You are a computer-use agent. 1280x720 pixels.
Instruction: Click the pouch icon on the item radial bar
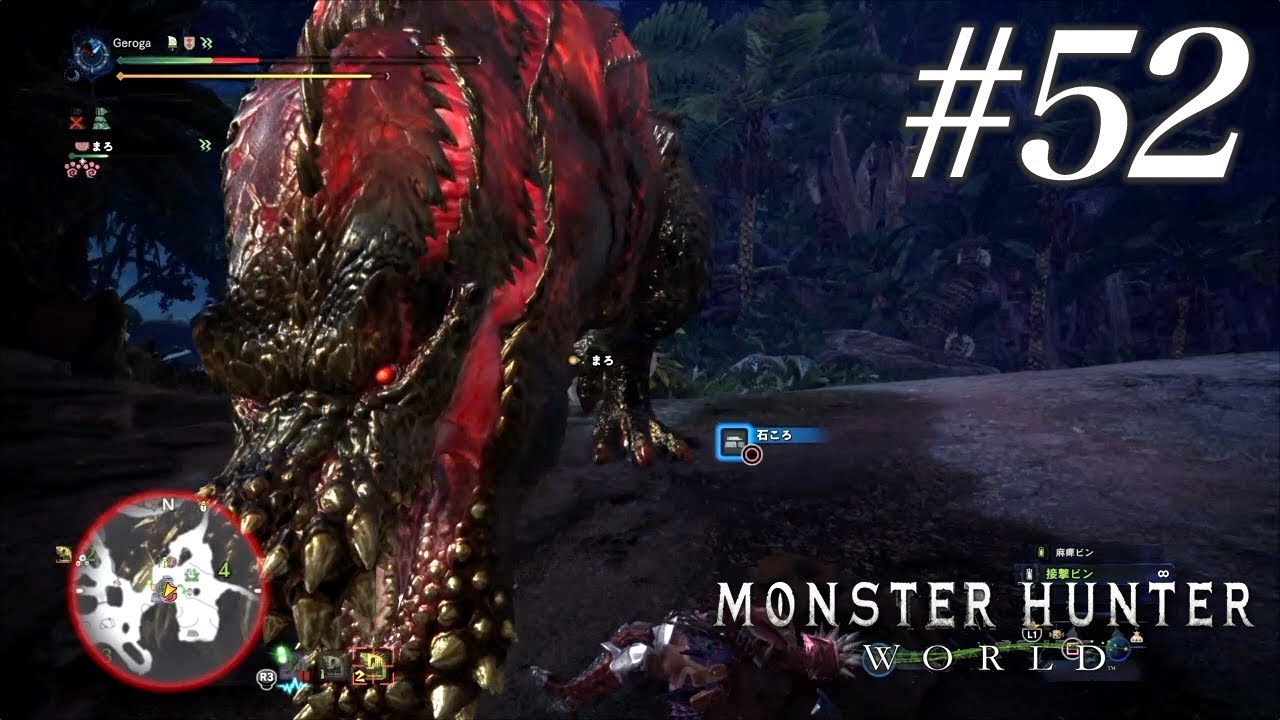tap(1137, 636)
